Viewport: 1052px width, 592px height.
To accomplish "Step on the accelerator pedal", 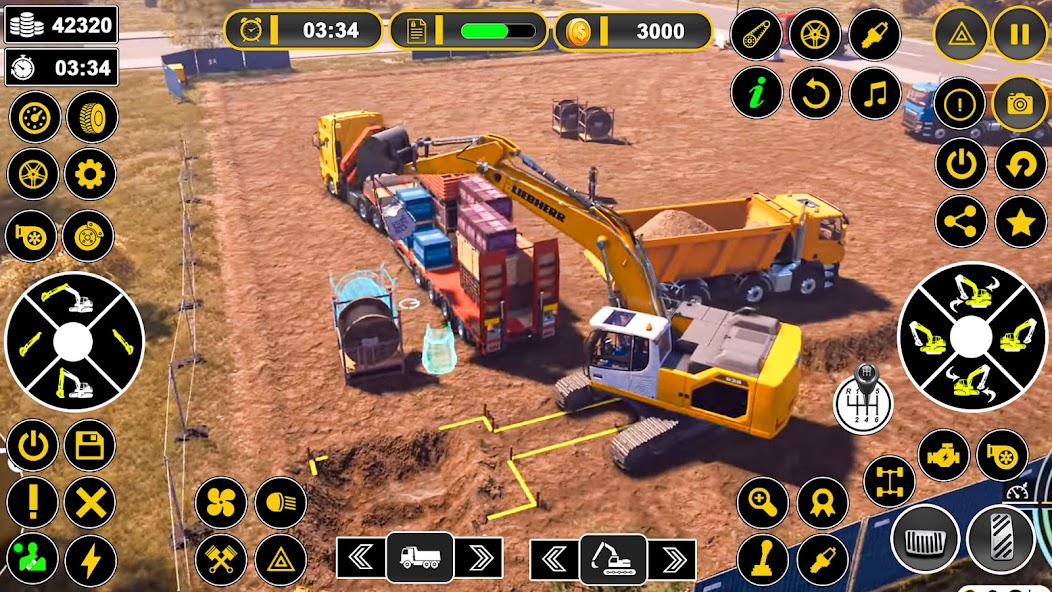I will 1000,539.
